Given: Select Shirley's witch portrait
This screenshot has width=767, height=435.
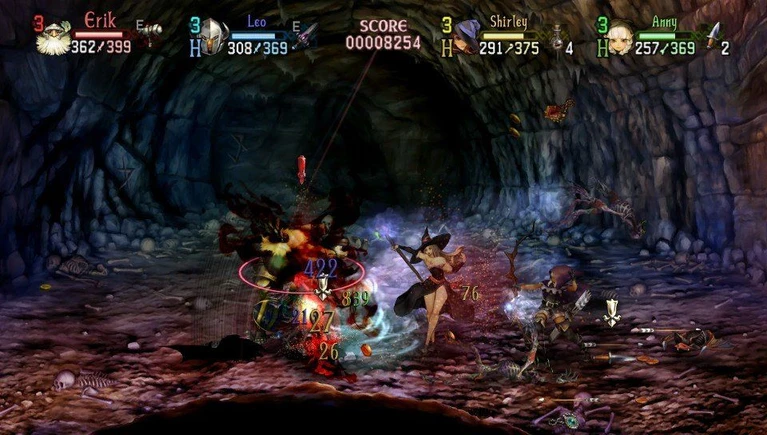Looking at the screenshot, I should (465, 38).
